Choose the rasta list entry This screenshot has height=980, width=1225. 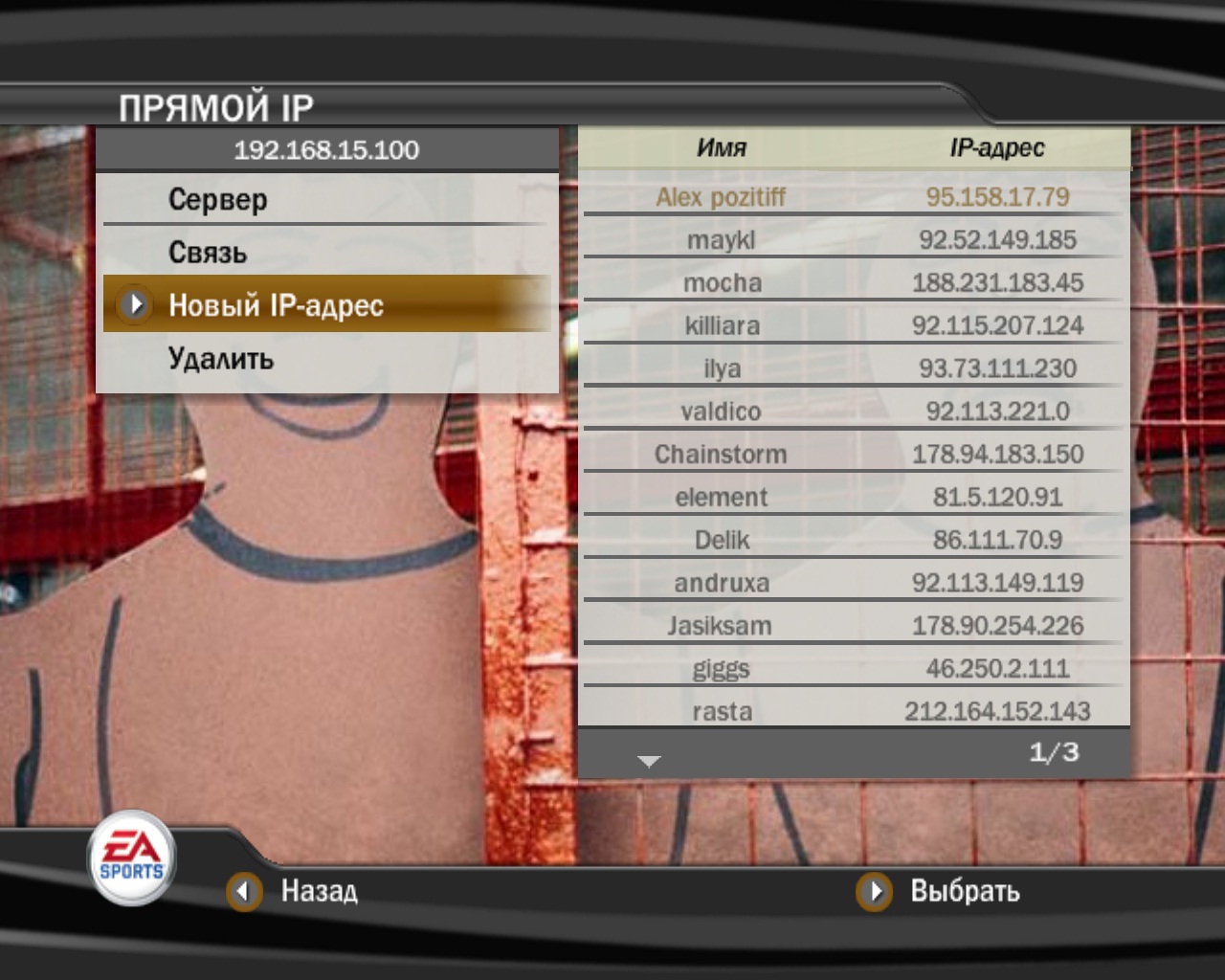(x=852, y=712)
